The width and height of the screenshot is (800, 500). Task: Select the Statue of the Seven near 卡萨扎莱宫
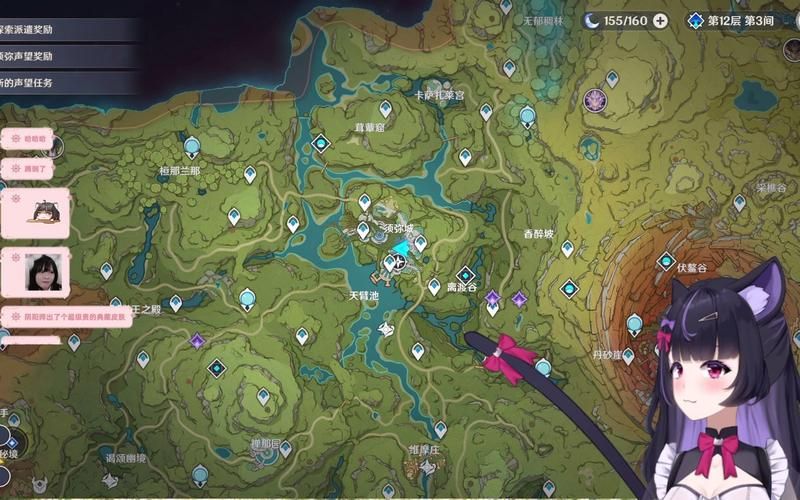tap(527, 116)
